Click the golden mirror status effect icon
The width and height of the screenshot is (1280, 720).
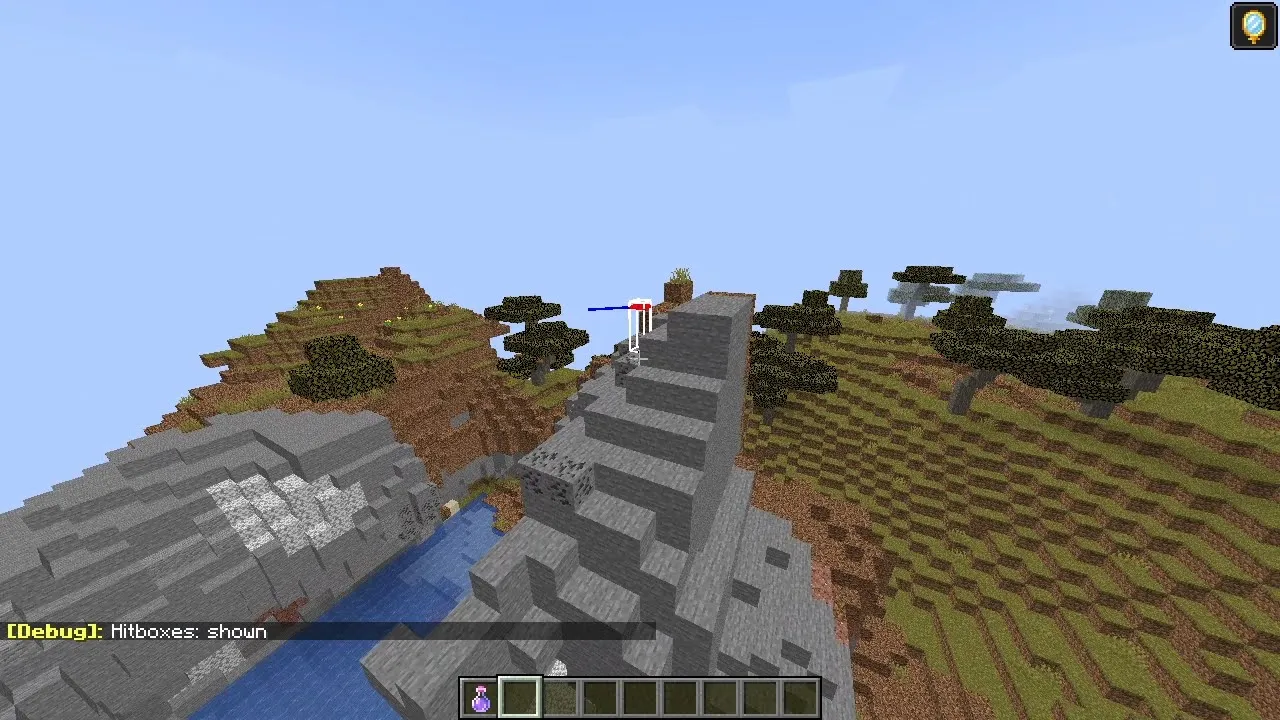point(1253,26)
